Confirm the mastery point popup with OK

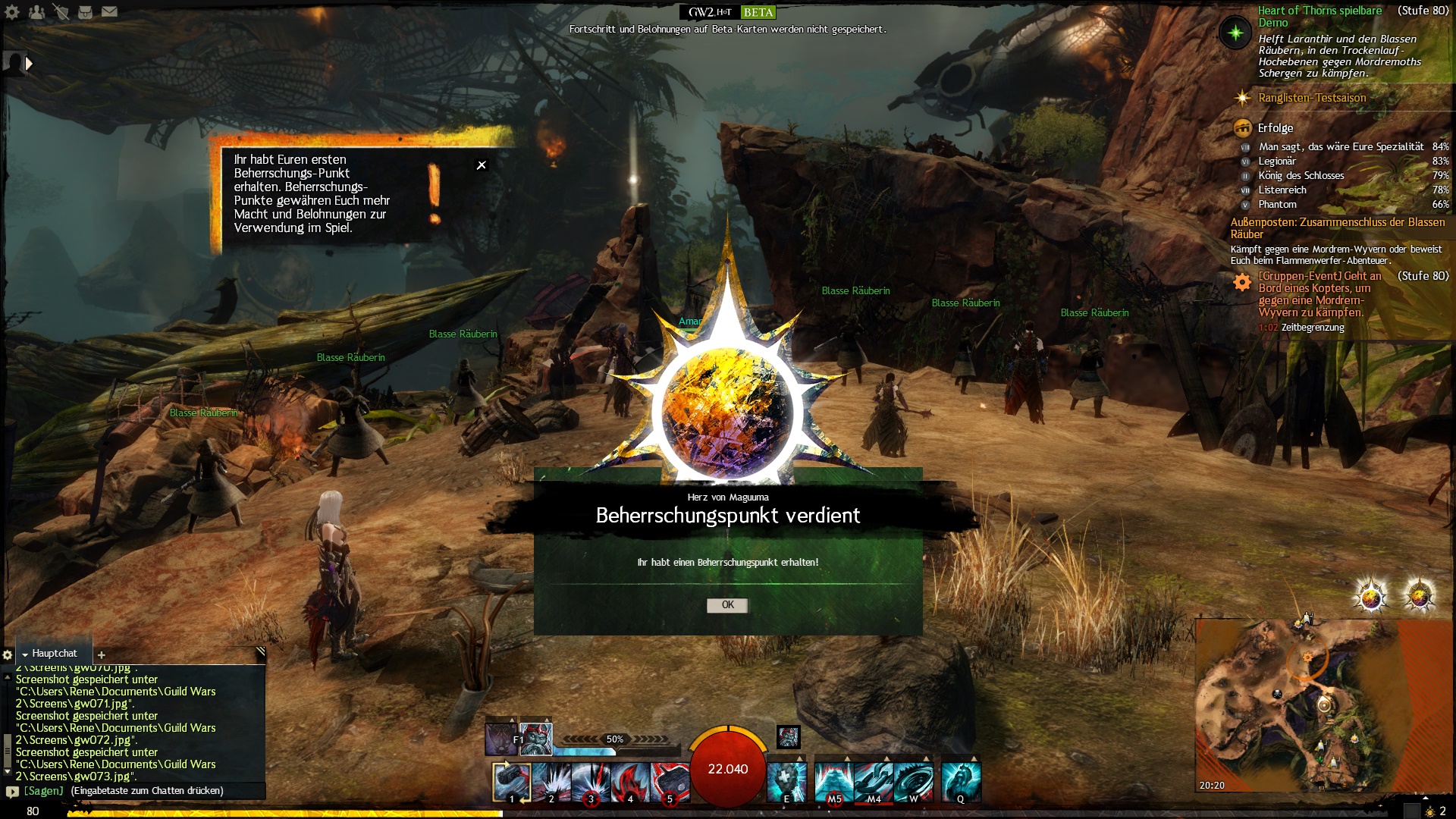tap(727, 605)
